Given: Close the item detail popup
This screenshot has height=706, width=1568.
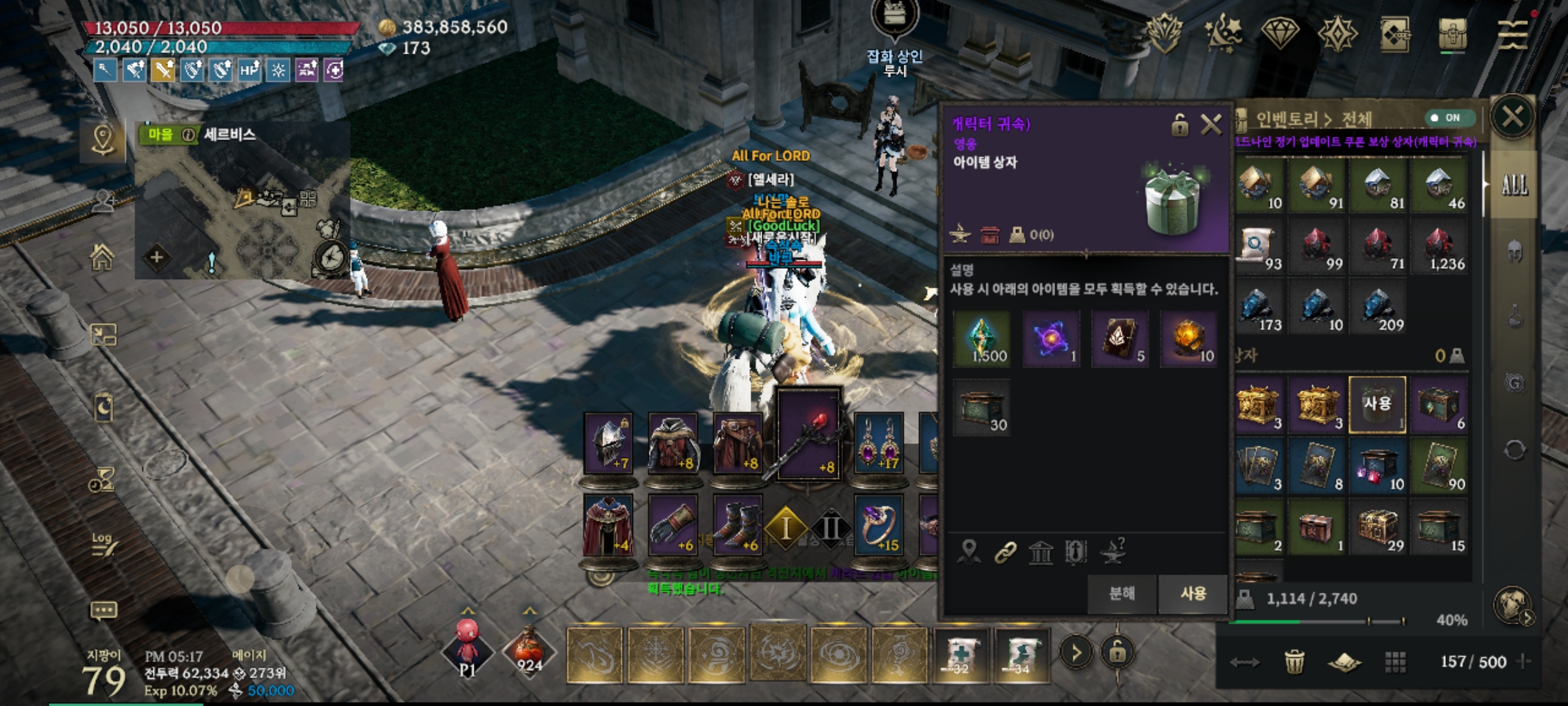Looking at the screenshot, I should (1211, 124).
